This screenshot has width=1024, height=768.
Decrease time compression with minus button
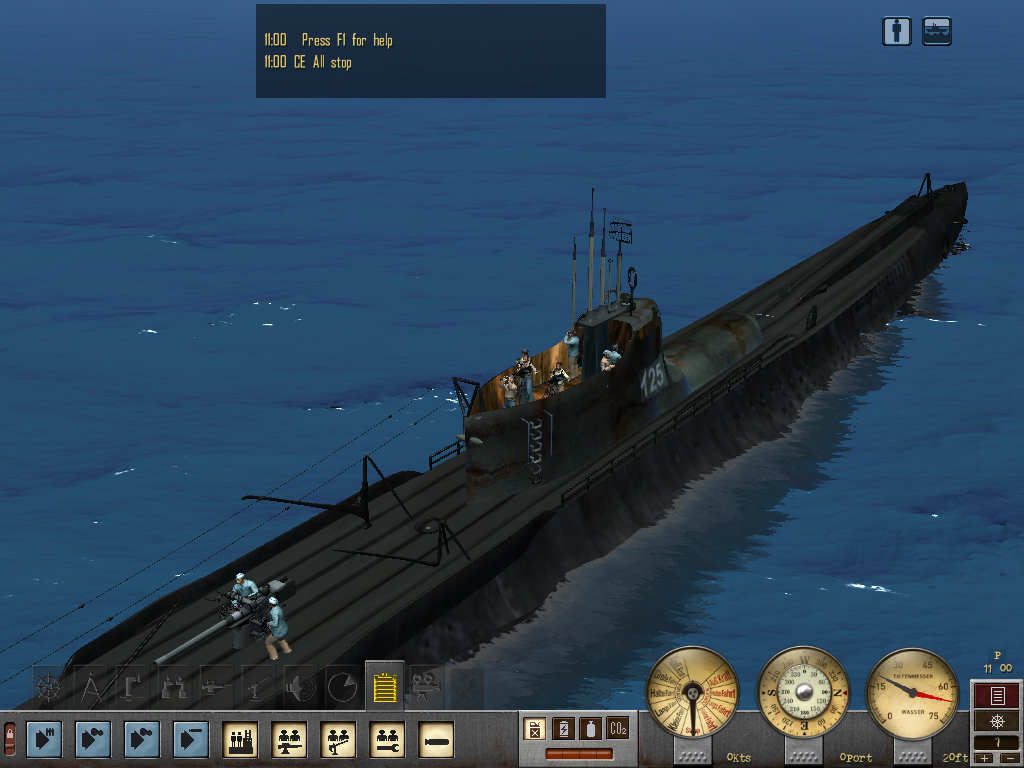(1008, 760)
